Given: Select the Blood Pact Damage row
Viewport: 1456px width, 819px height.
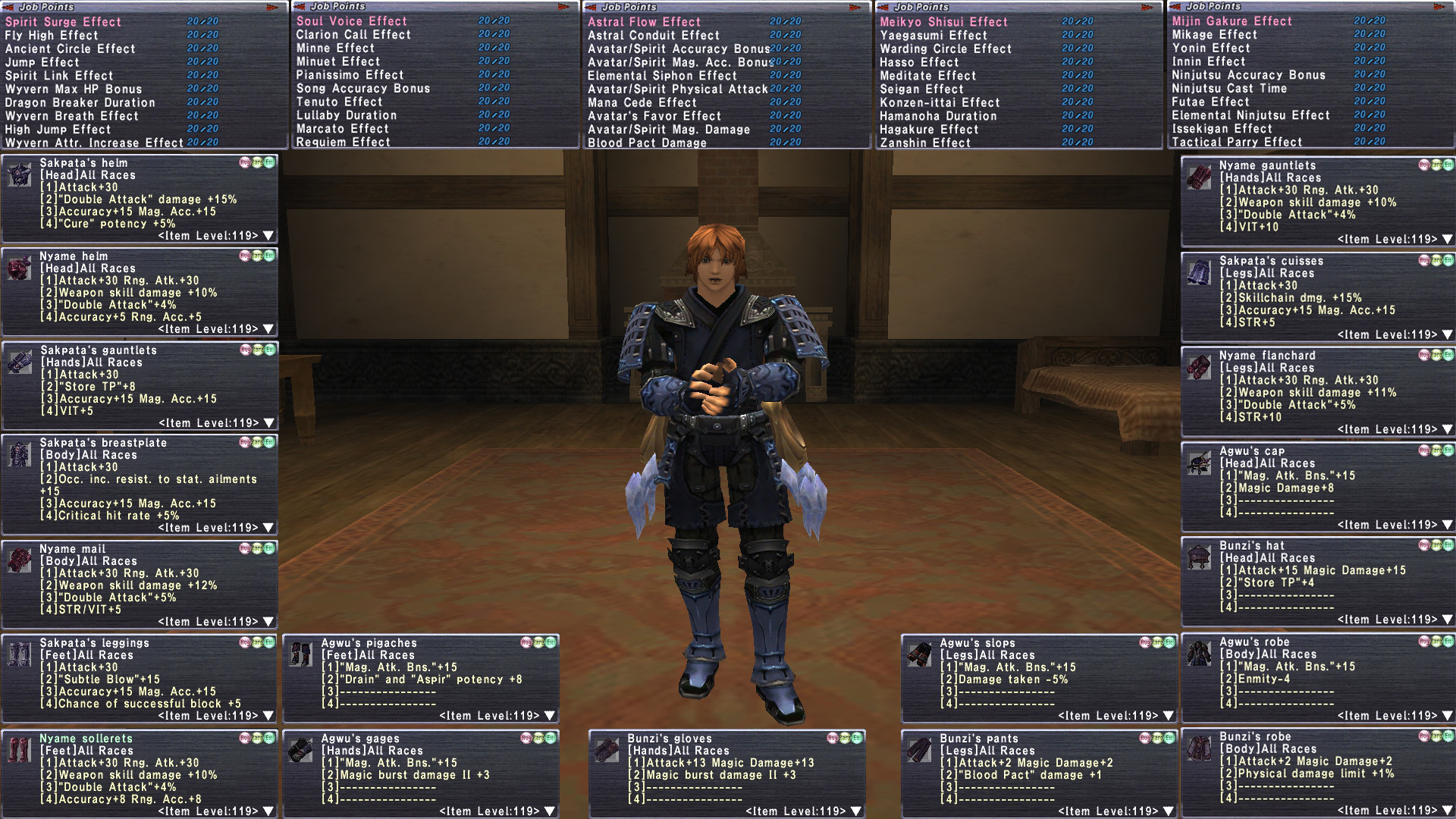Looking at the screenshot, I should (x=647, y=143).
